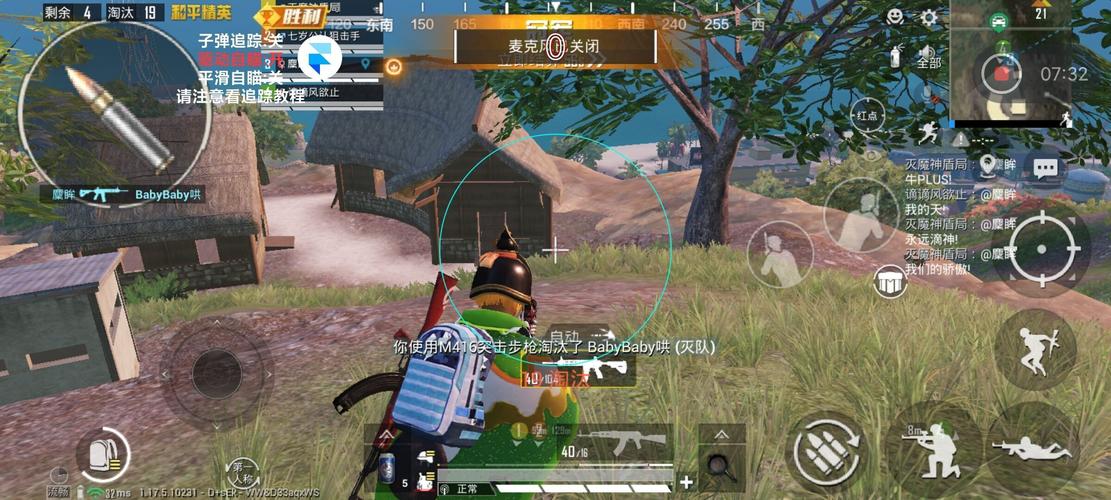Open the backpack inventory
1111x500 pixels.
103,455
